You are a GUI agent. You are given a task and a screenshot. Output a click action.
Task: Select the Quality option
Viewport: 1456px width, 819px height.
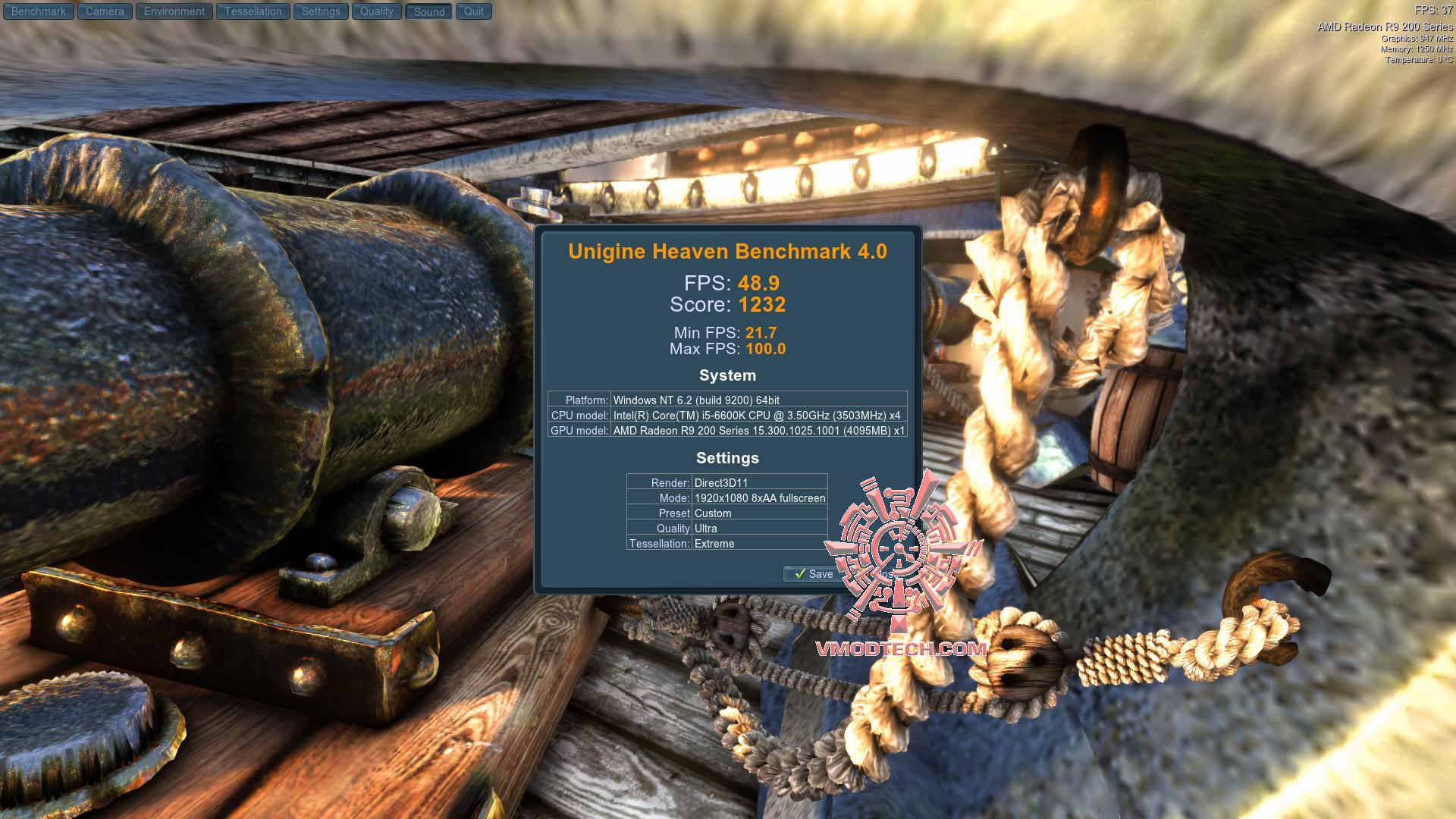pos(377,11)
